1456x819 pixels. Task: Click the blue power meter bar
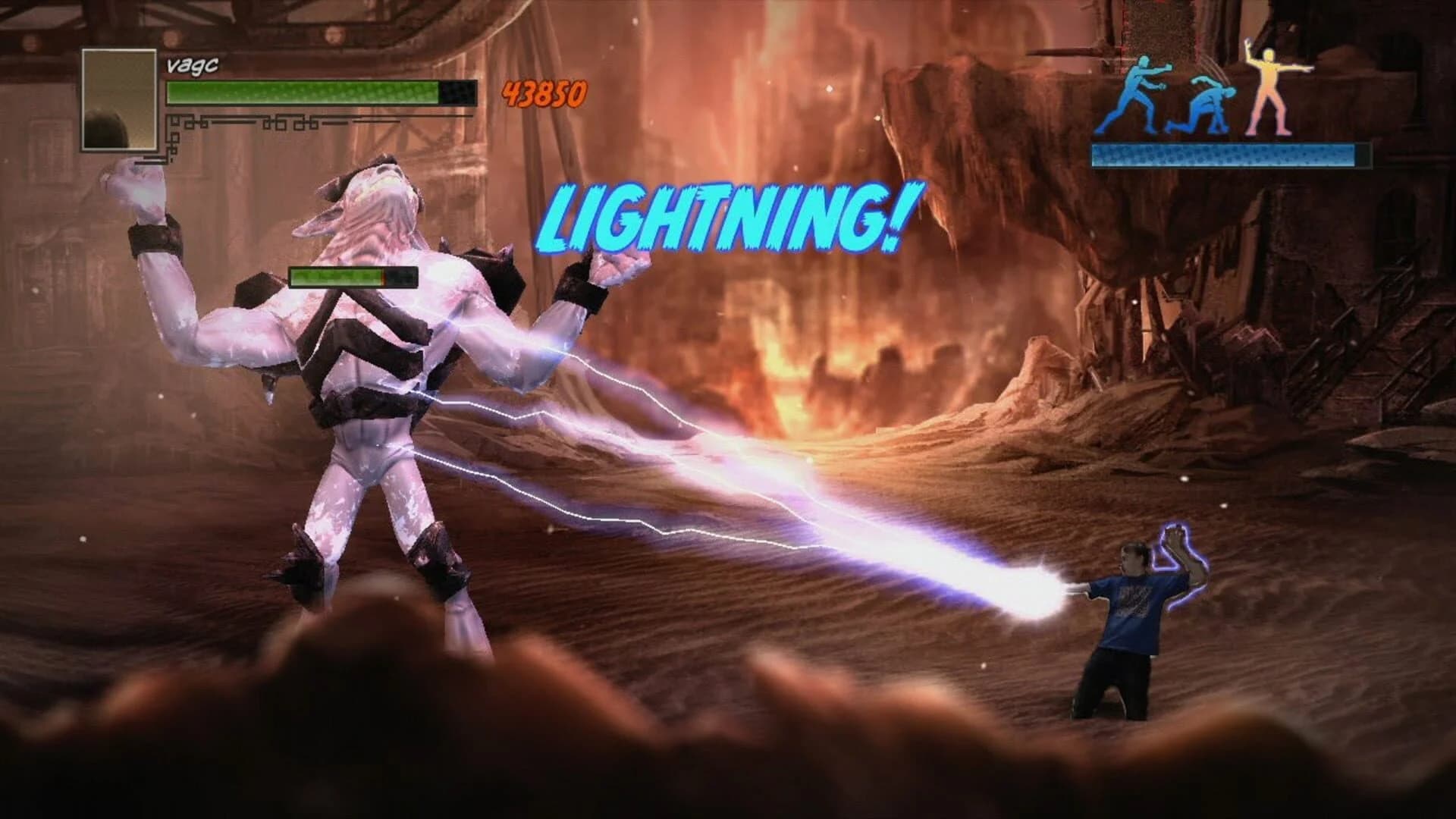pos(1224,155)
